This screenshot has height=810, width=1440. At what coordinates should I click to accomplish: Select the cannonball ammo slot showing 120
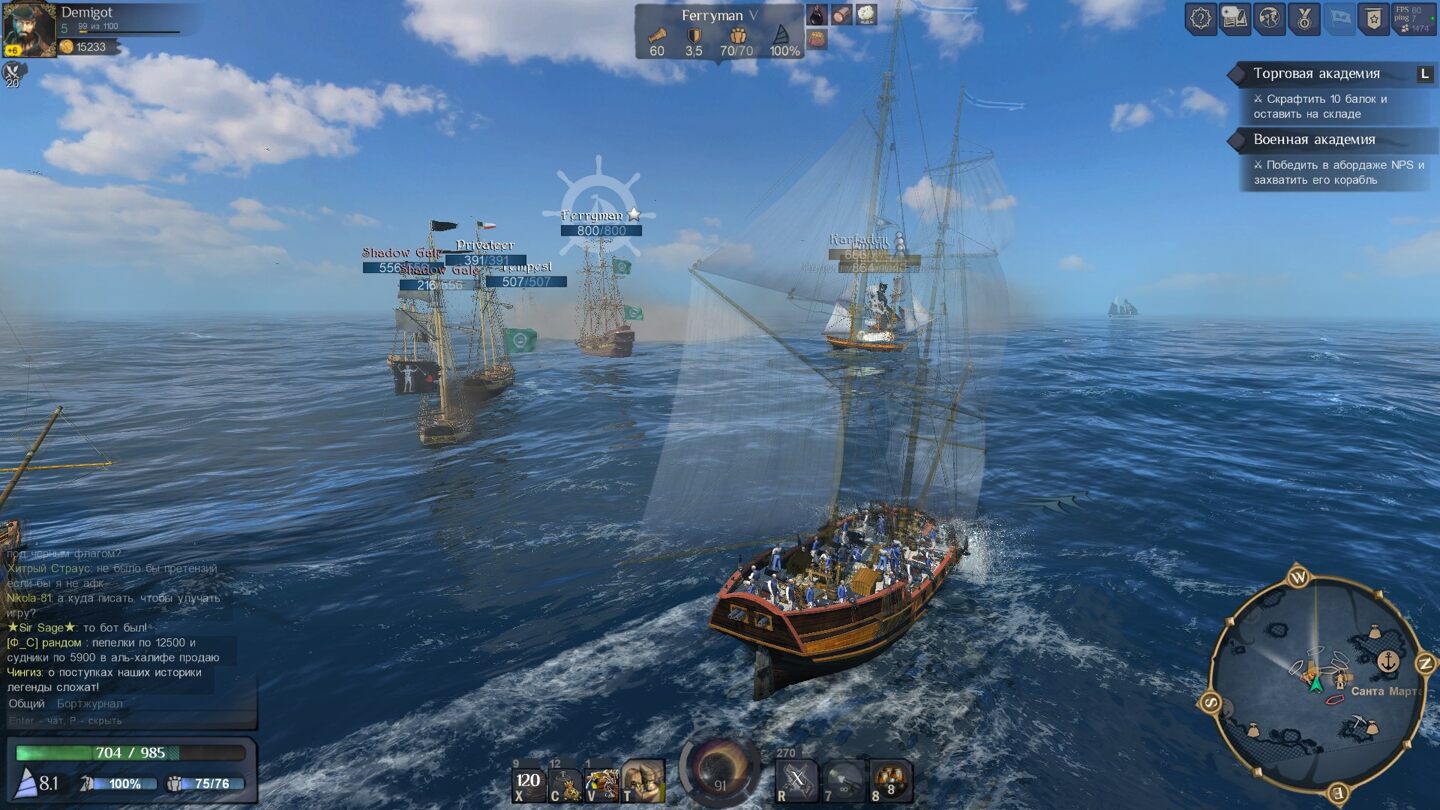pyautogui.click(x=530, y=781)
